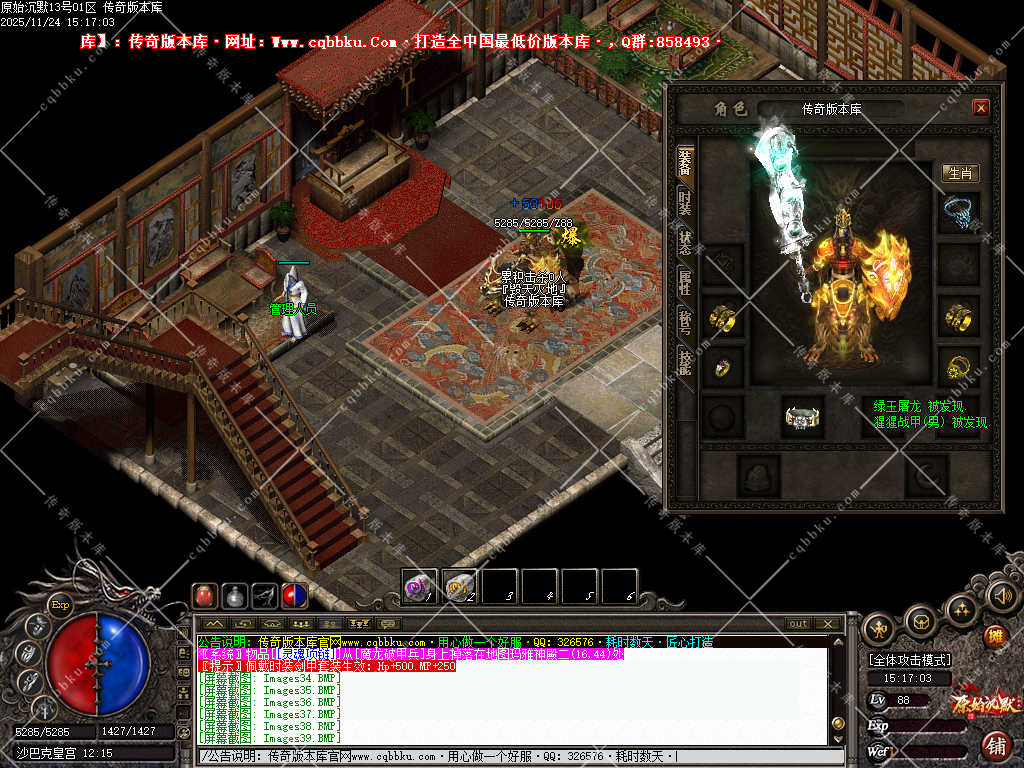
Task: Switch to the 时装 (Fashion) tab
Action: 685,200
